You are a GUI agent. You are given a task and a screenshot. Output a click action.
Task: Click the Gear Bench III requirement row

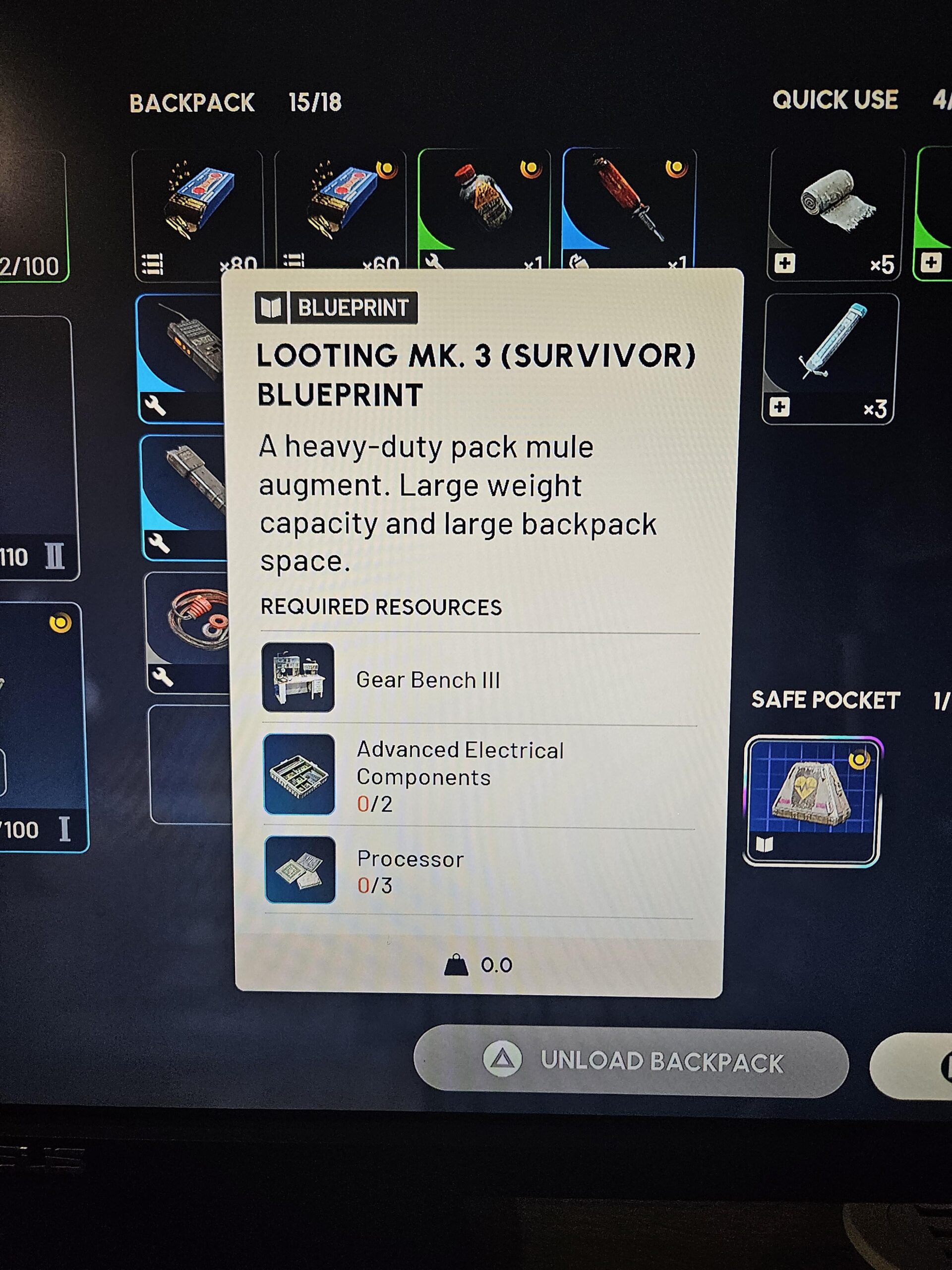(x=479, y=679)
